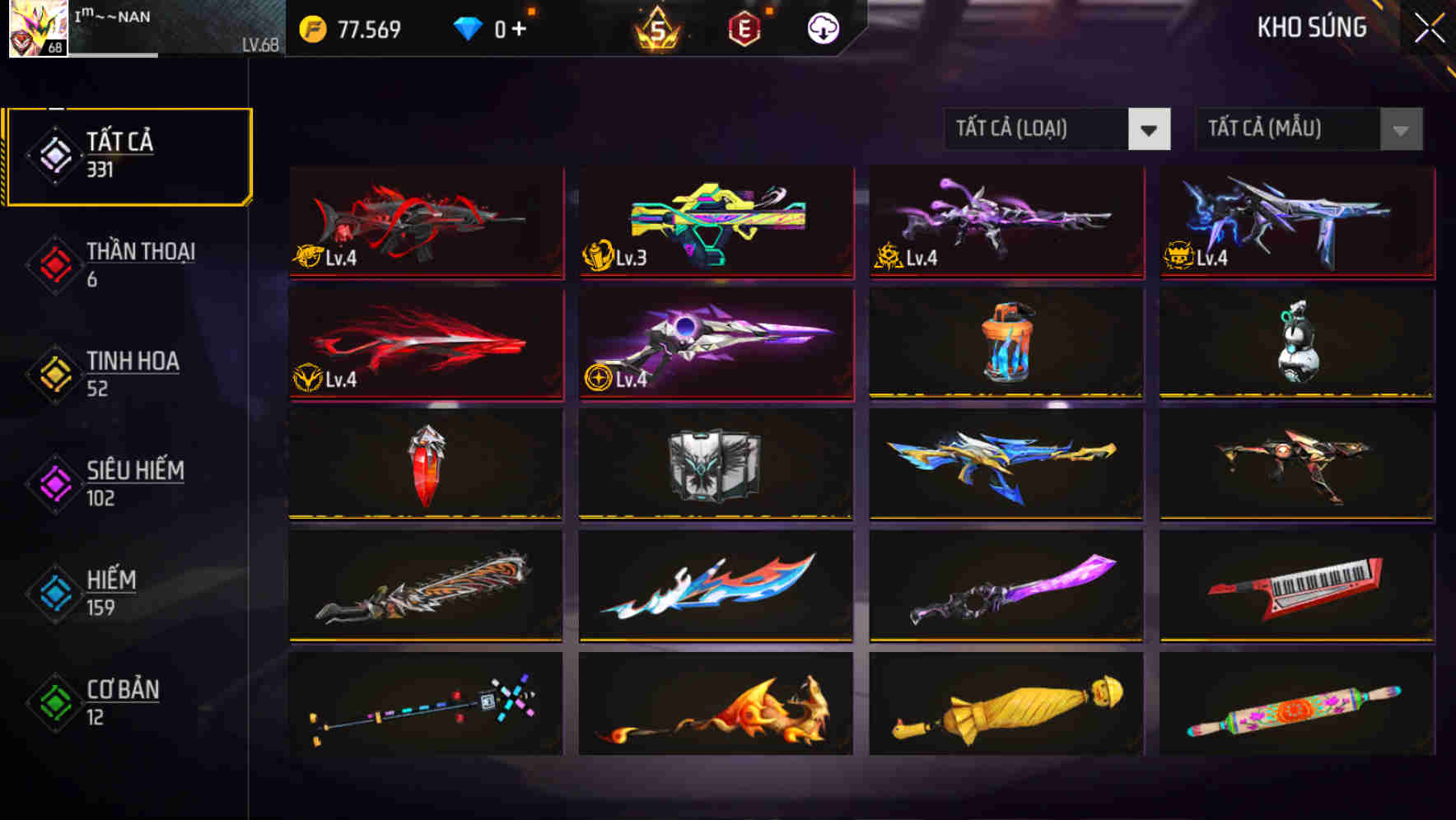Image resolution: width=1456 pixels, height=820 pixels.
Task: Open the cloud download icon
Action: [x=823, y=28]
